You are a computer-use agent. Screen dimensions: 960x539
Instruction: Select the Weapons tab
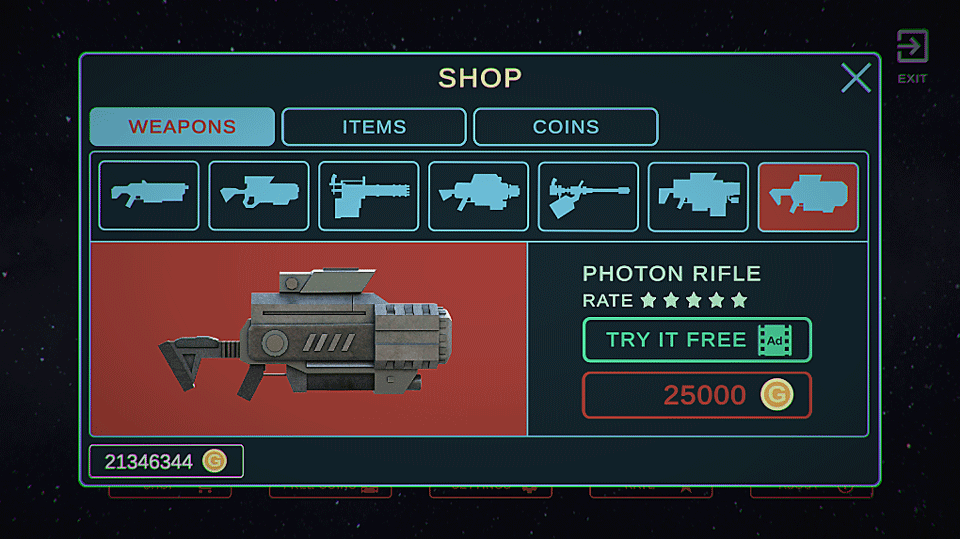coord(182,127)
